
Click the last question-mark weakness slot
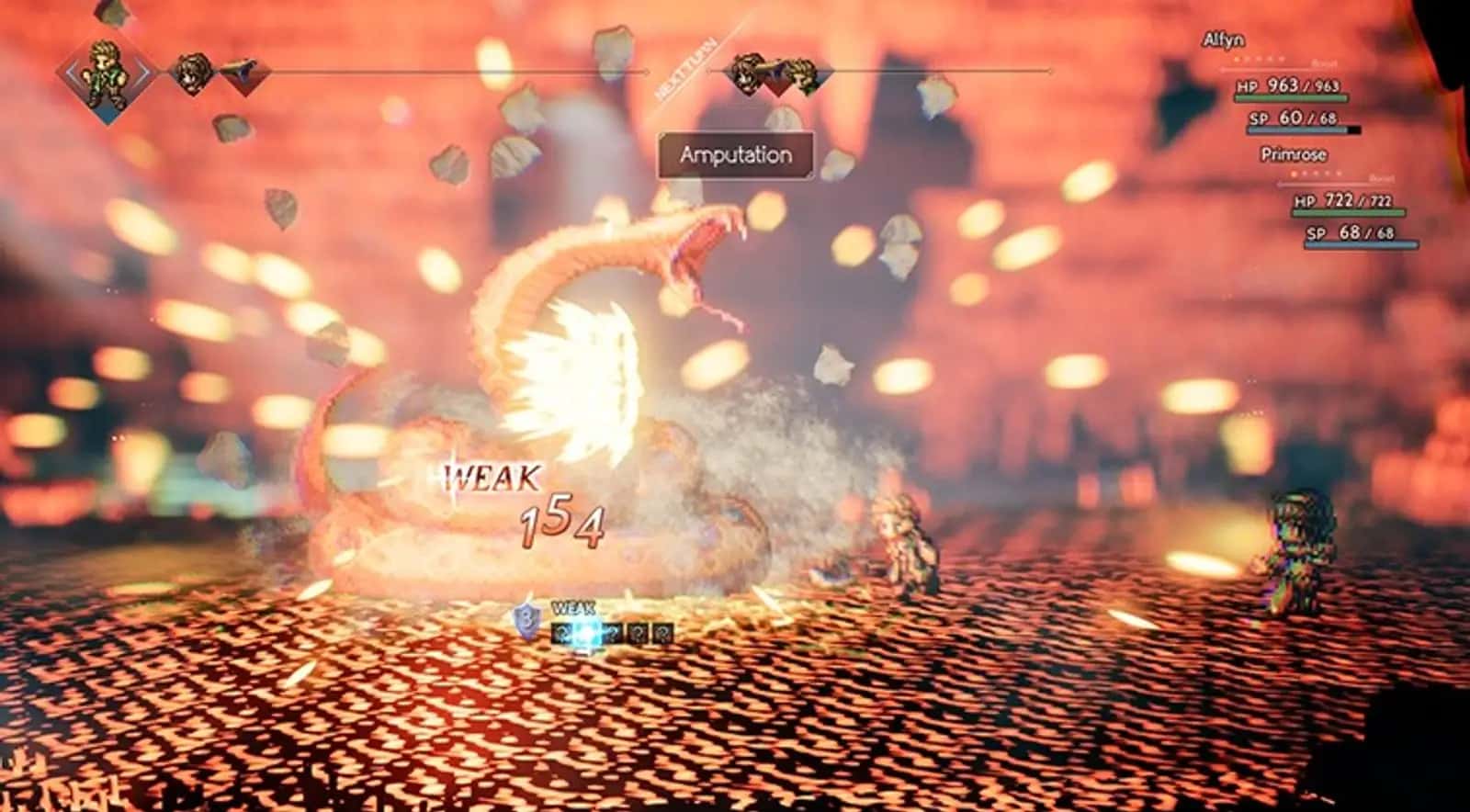[x=664, y=633]
